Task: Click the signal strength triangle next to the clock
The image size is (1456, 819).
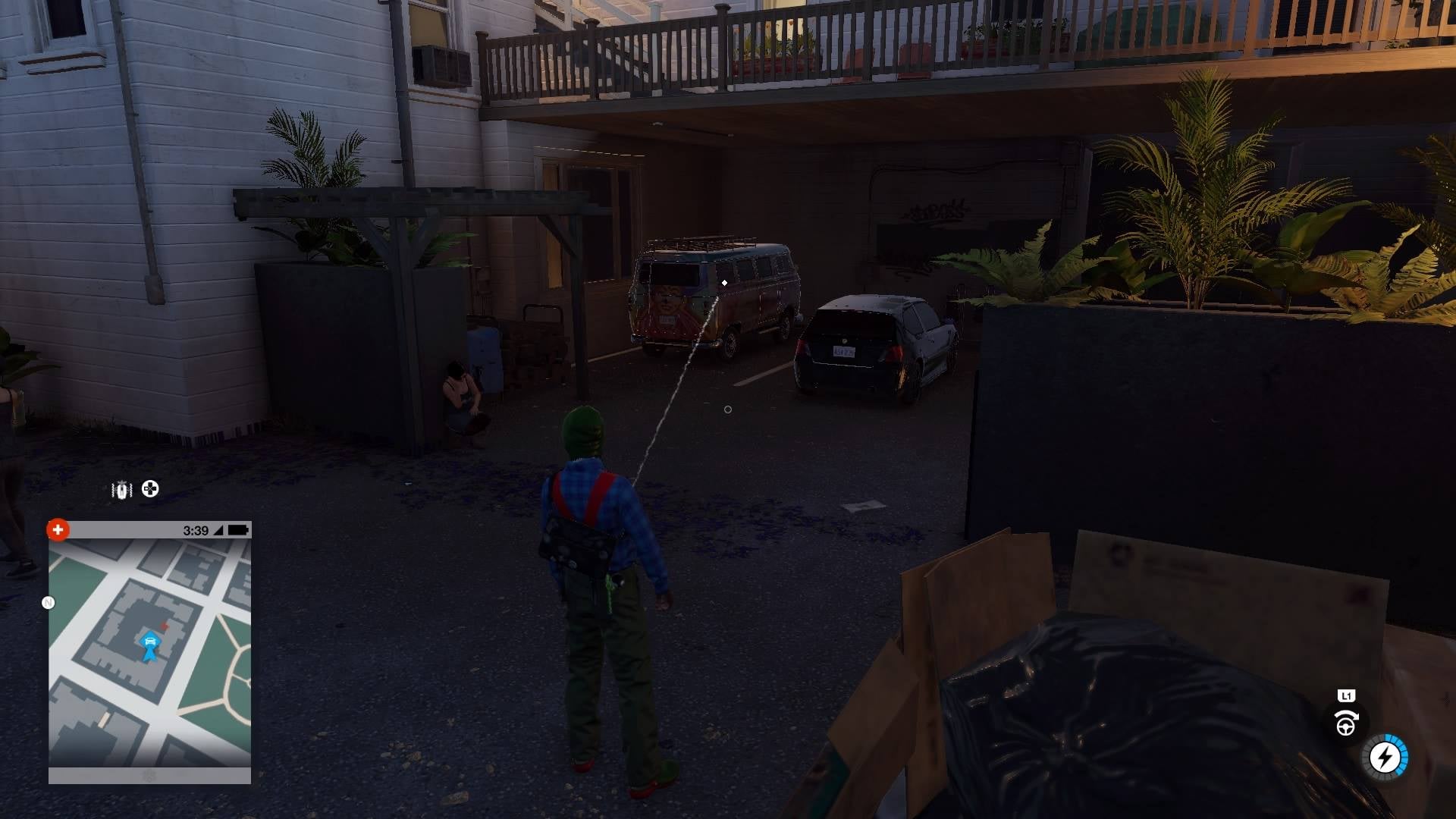Action: click(218, 531)
